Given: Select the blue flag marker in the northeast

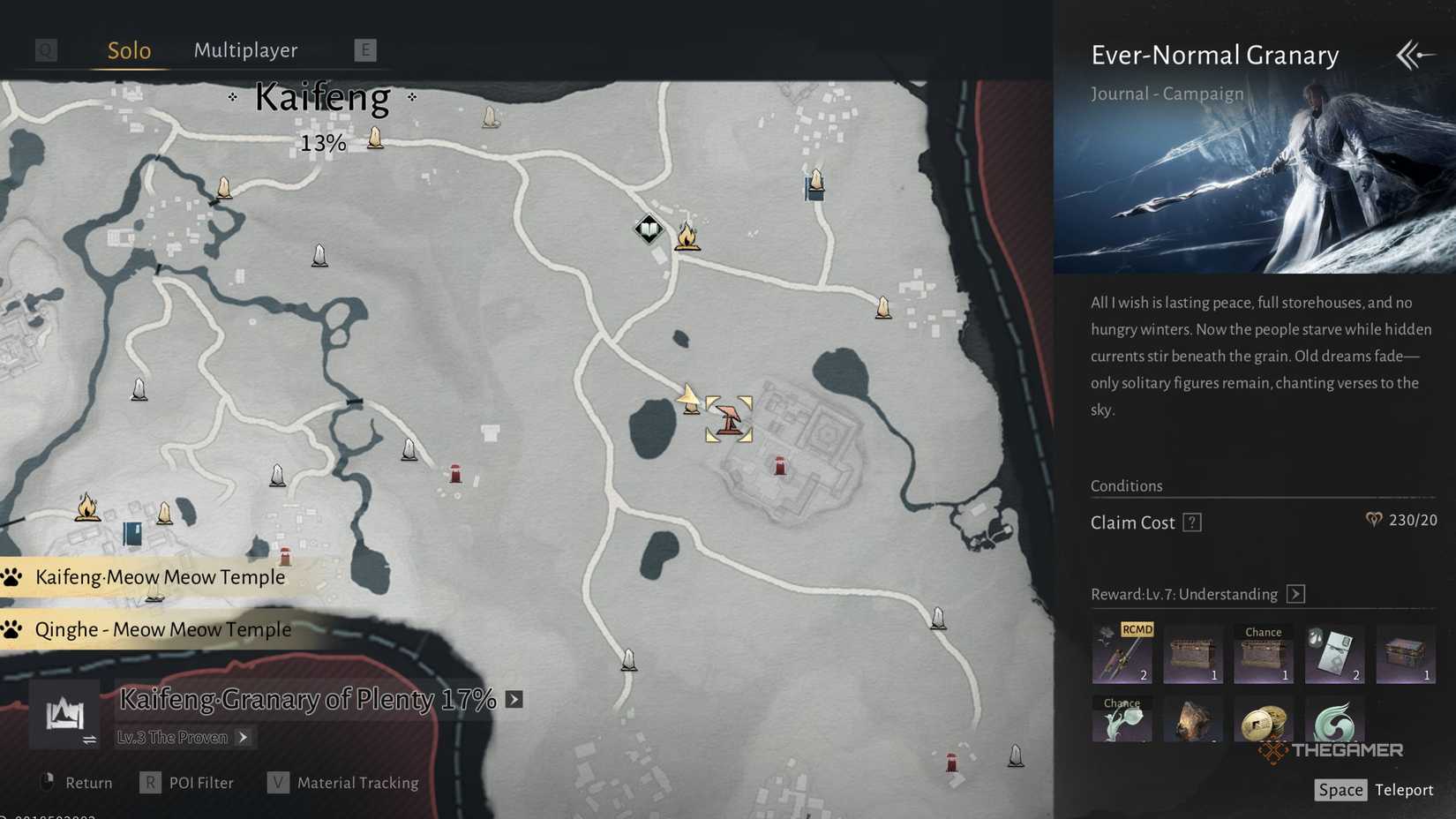Looking at the screenshot, I should click(x=813, y=186).
